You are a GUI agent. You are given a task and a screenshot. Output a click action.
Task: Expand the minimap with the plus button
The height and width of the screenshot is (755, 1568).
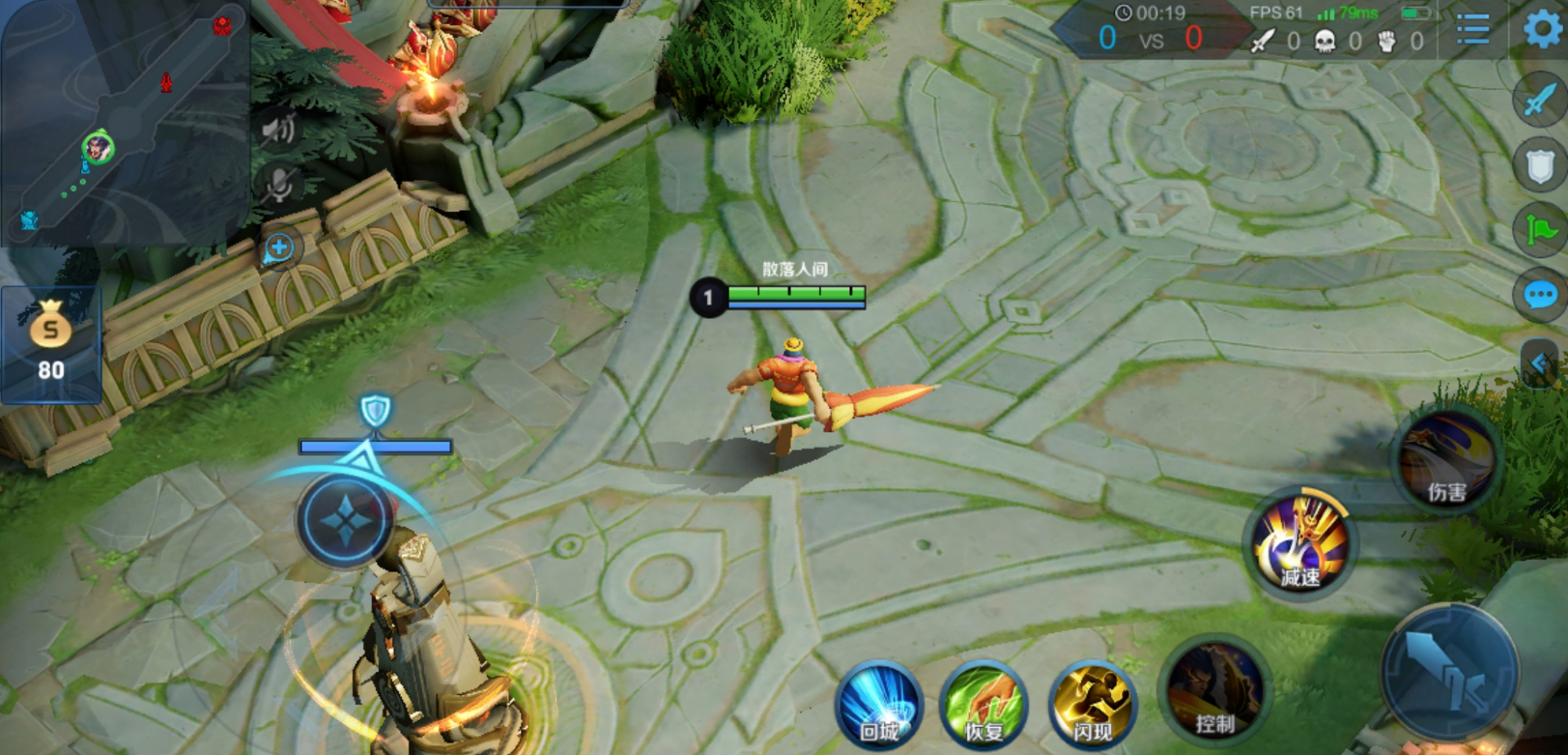click(279, 247)
